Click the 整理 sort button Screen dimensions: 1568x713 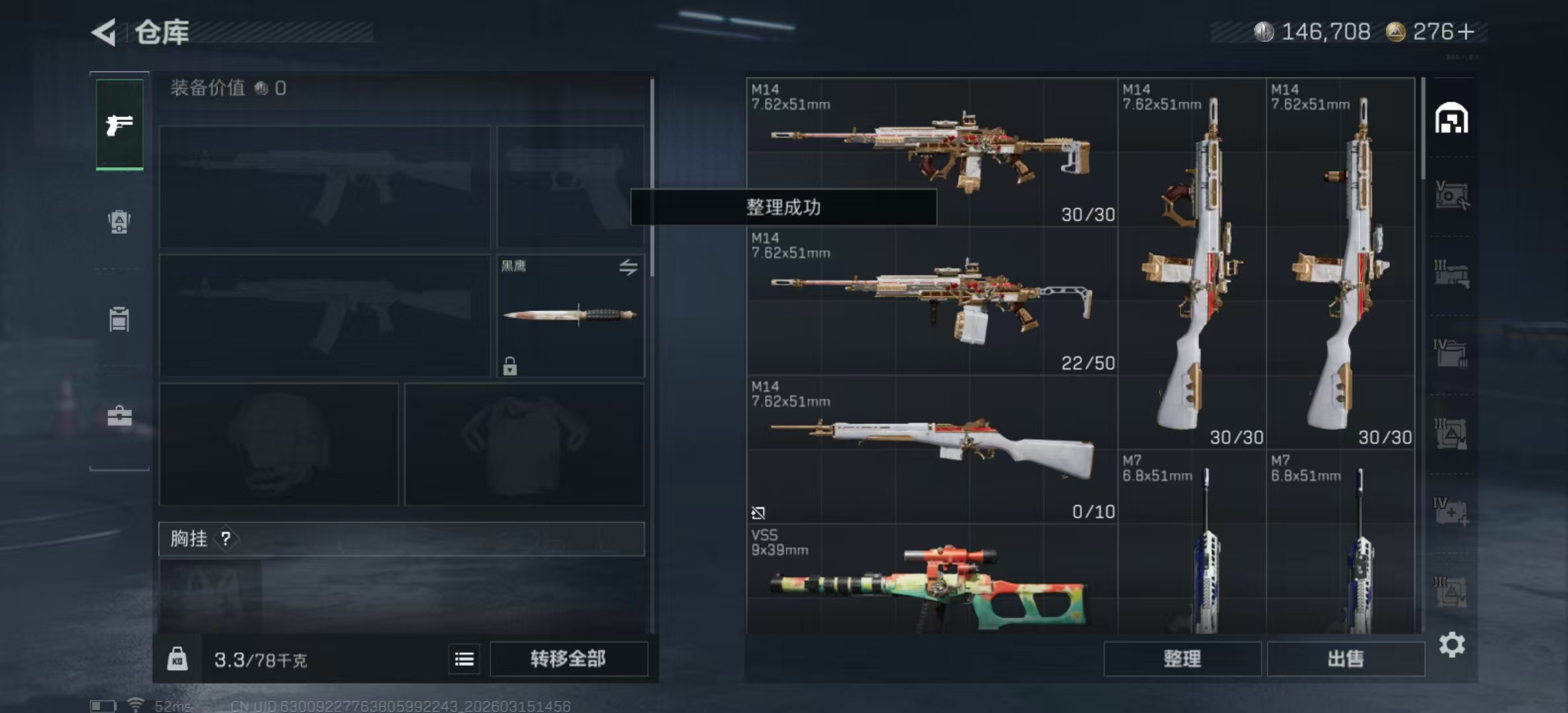point(1182,658)
